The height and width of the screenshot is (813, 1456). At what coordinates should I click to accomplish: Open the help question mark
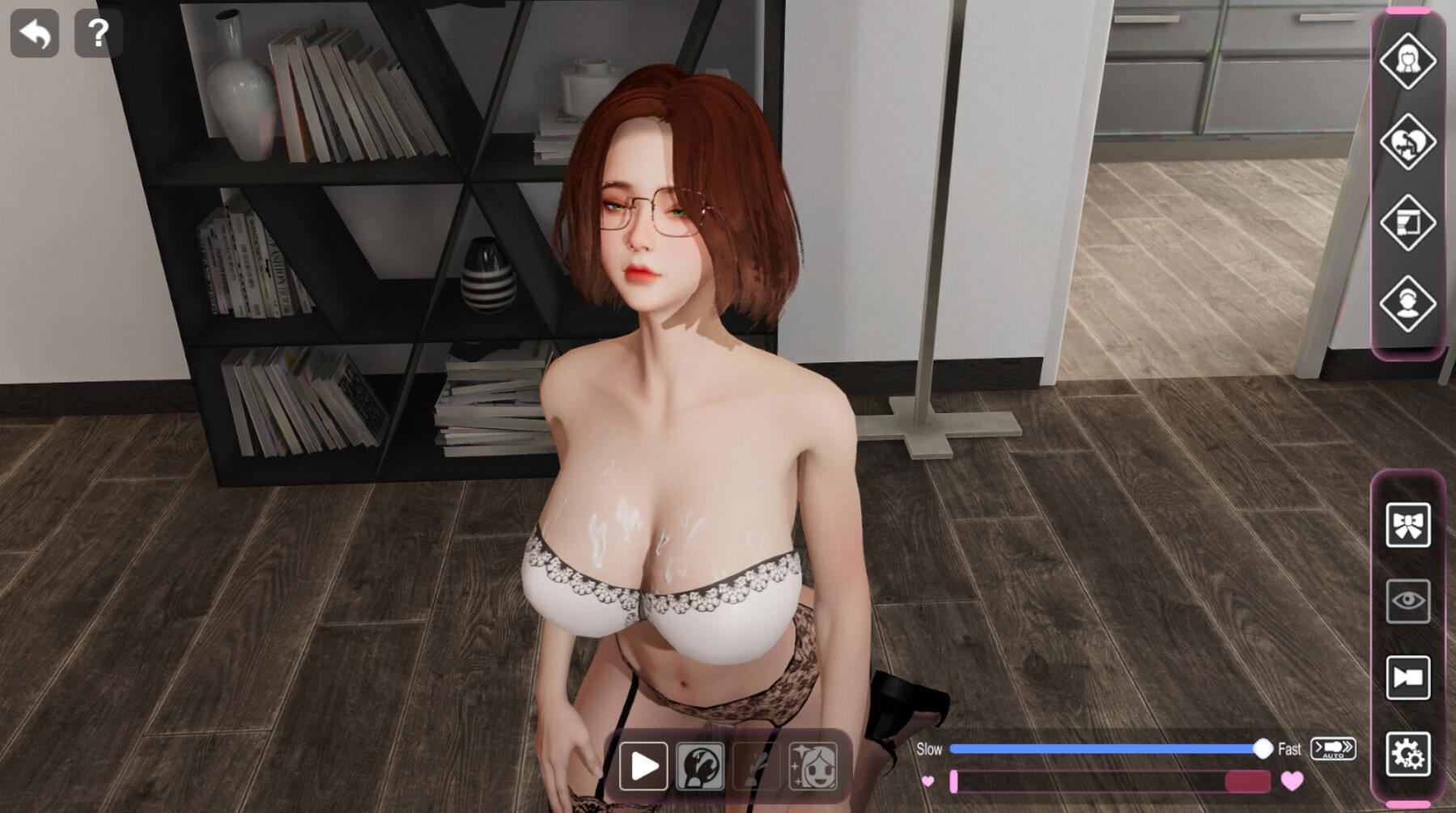(98, 34)
